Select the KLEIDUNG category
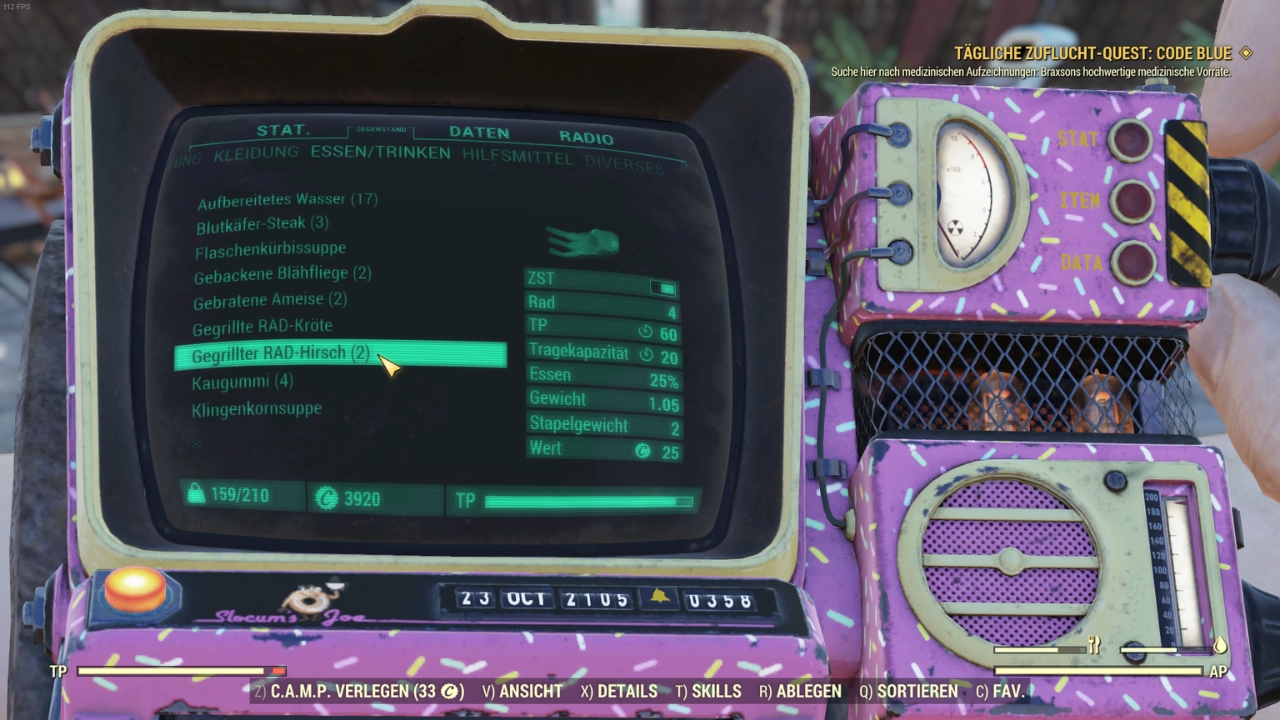 click(x=256, y=153)
